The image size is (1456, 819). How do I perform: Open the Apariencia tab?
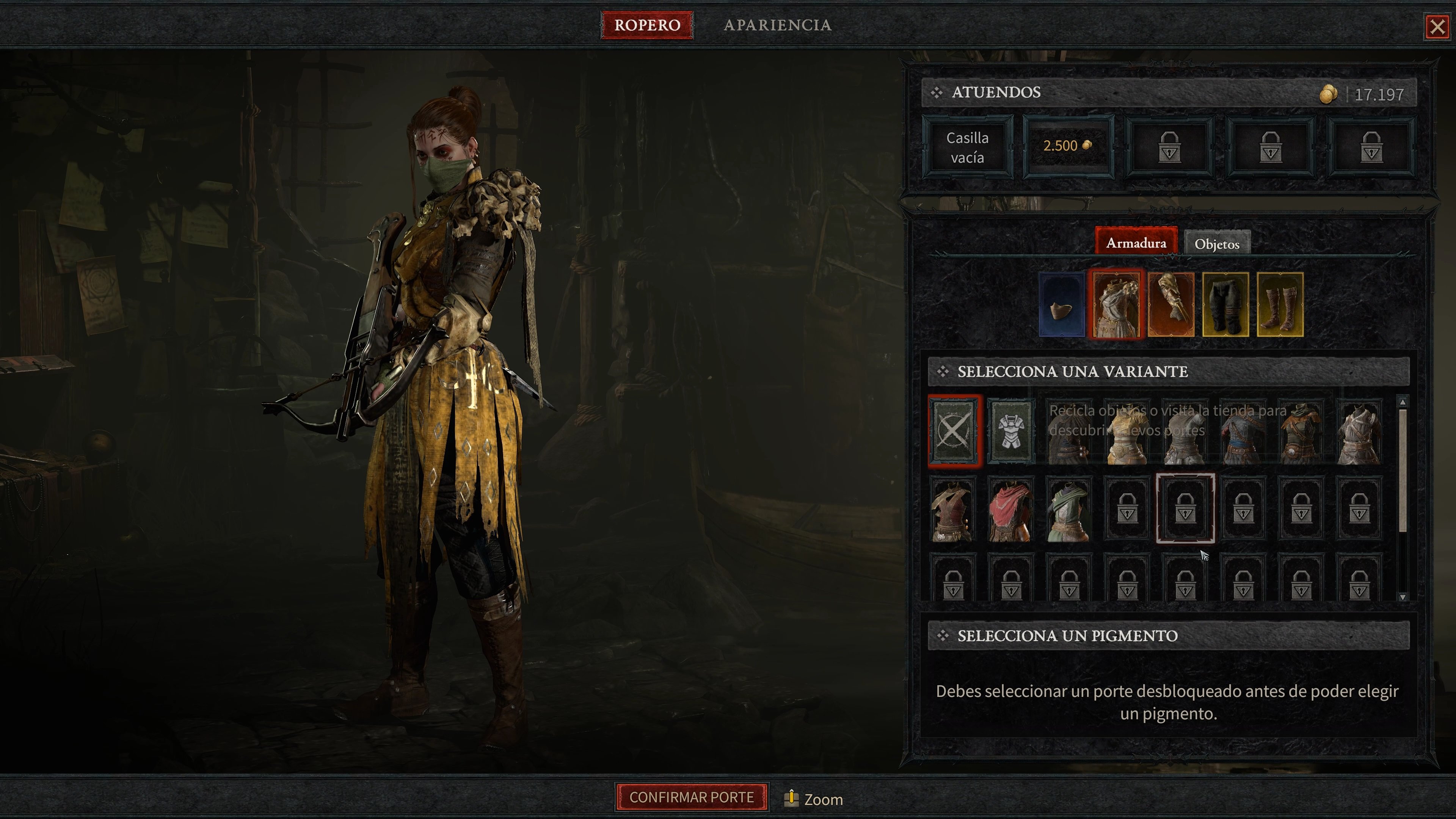click(778, 25)
